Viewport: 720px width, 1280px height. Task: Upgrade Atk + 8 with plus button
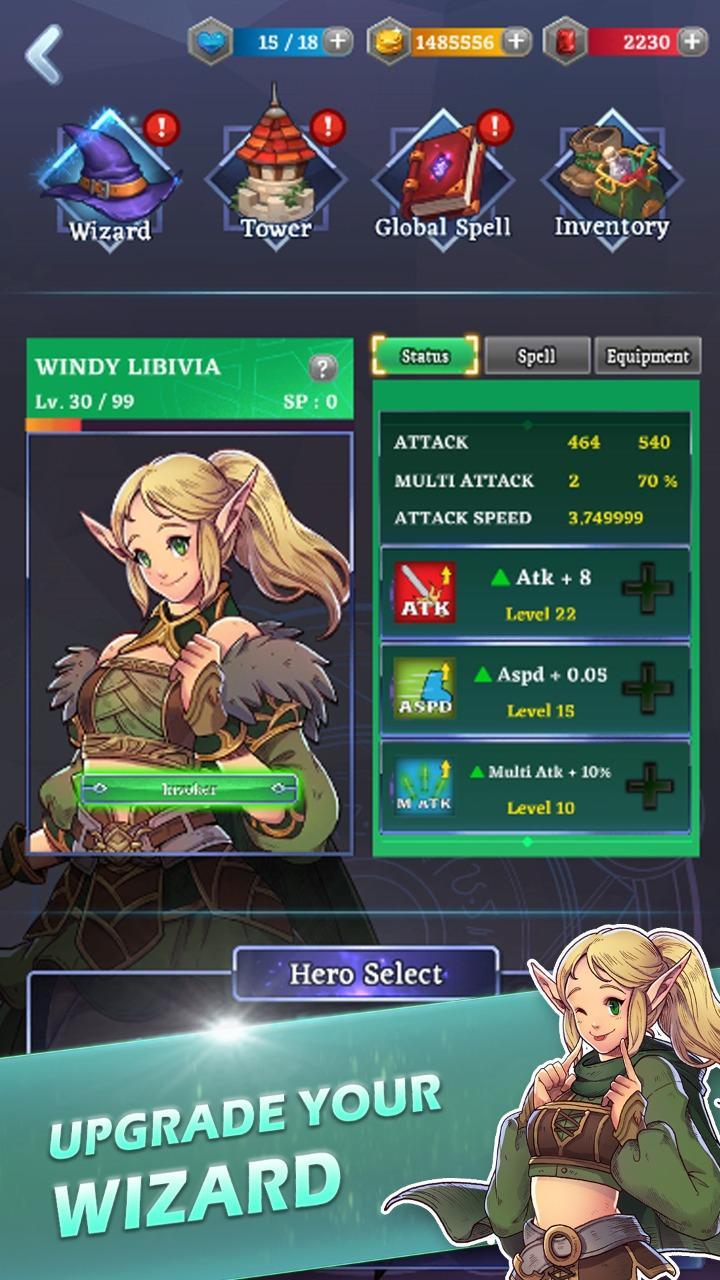pos(648,590)
